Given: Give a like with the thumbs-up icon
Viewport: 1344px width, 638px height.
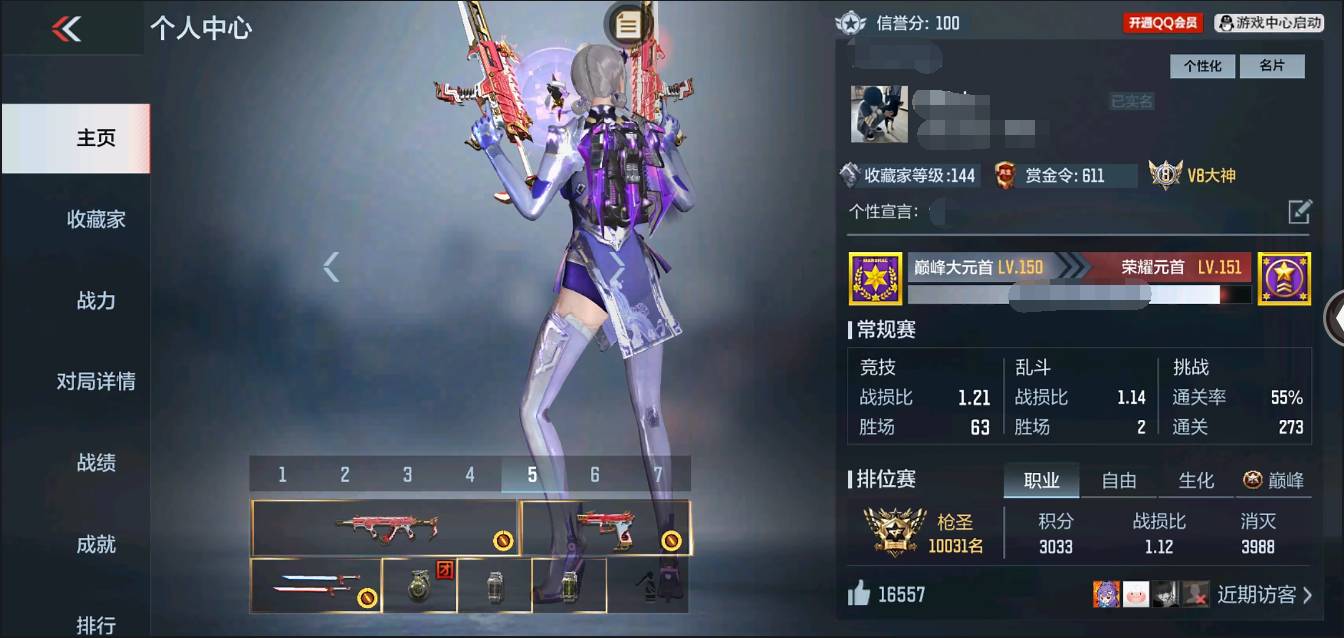Looking at the screenshot, I should pos(859,594).
